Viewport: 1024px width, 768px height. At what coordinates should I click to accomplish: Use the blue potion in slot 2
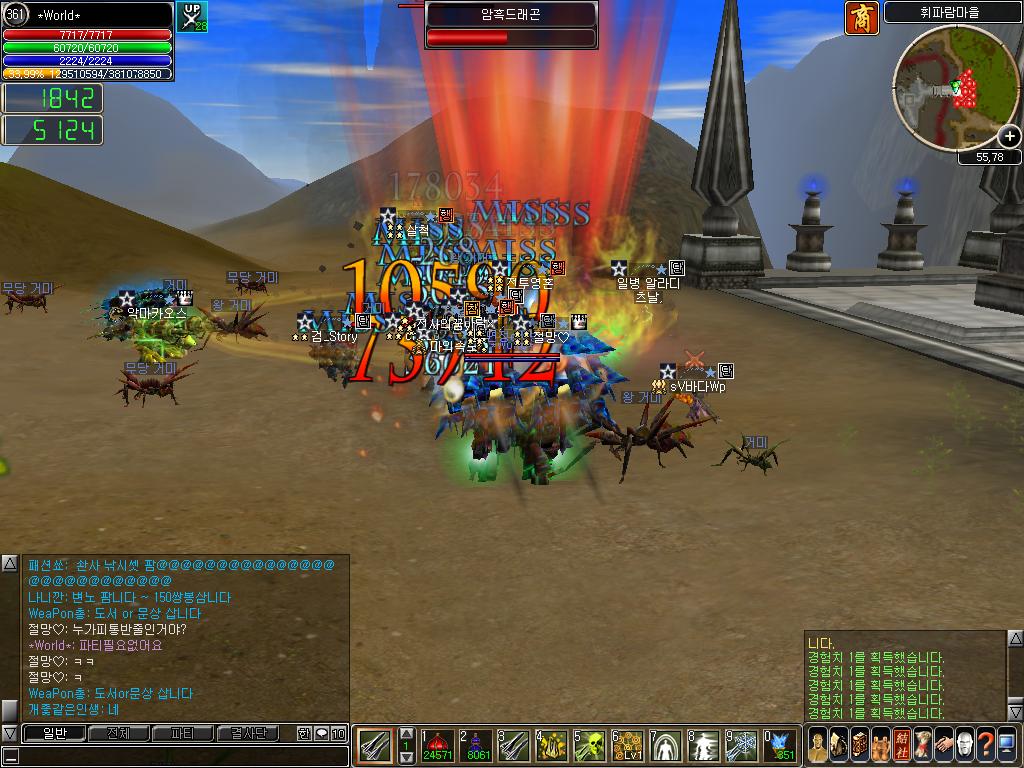(x=479, y=745)
